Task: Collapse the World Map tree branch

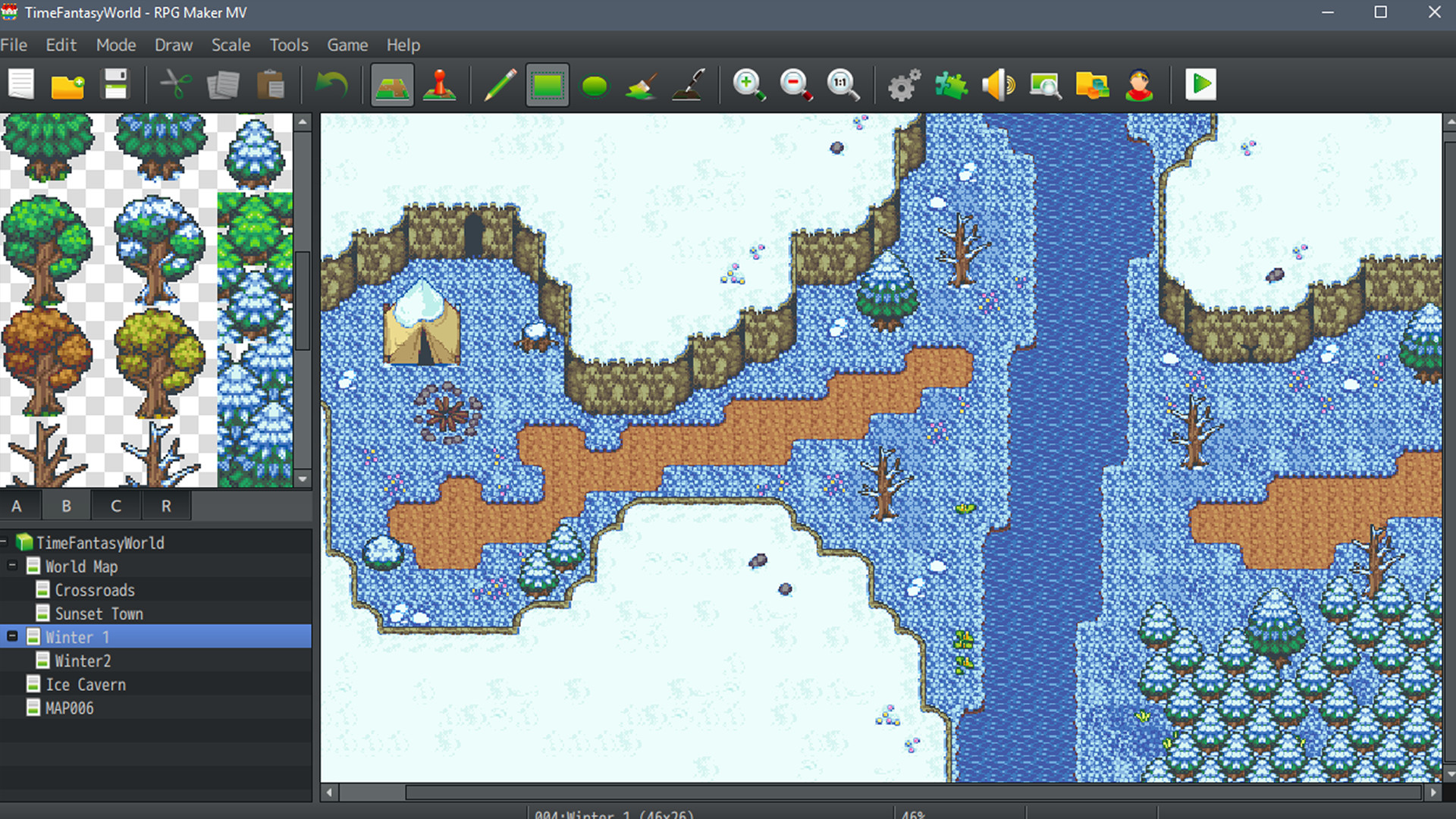Action: pos(11,566)
